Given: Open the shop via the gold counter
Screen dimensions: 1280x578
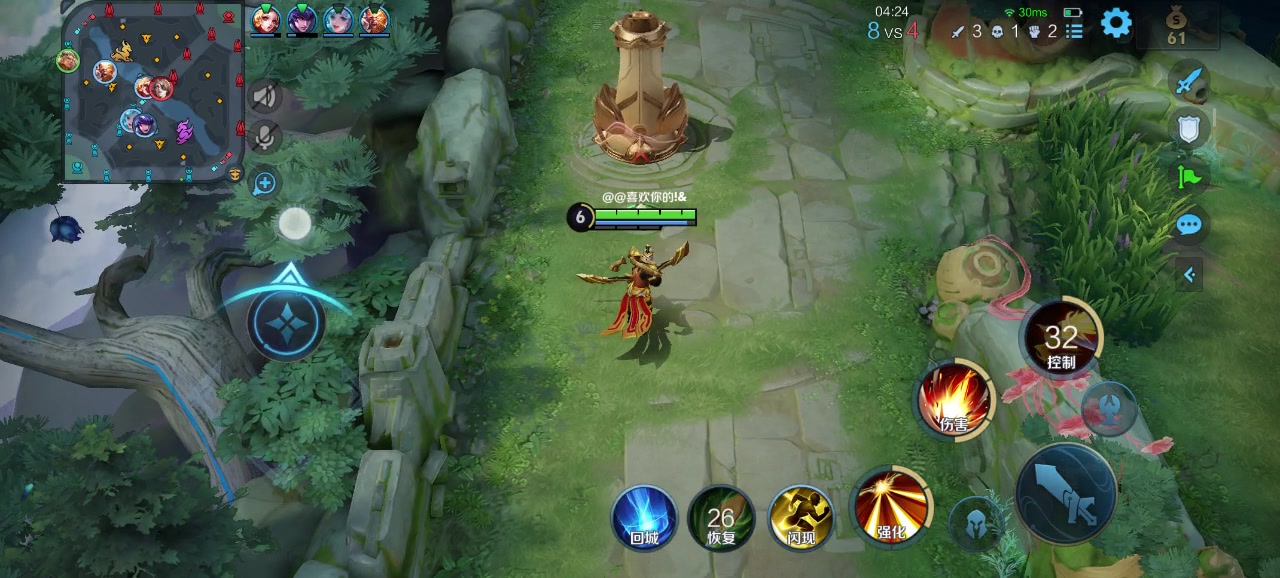Looking at the screenshot, I should pyautogui.click(x=1176, y=27).
